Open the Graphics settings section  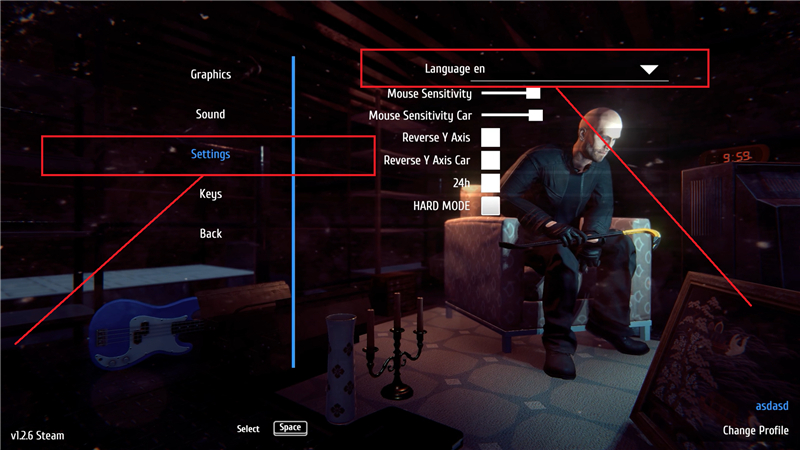pos(211,75)
